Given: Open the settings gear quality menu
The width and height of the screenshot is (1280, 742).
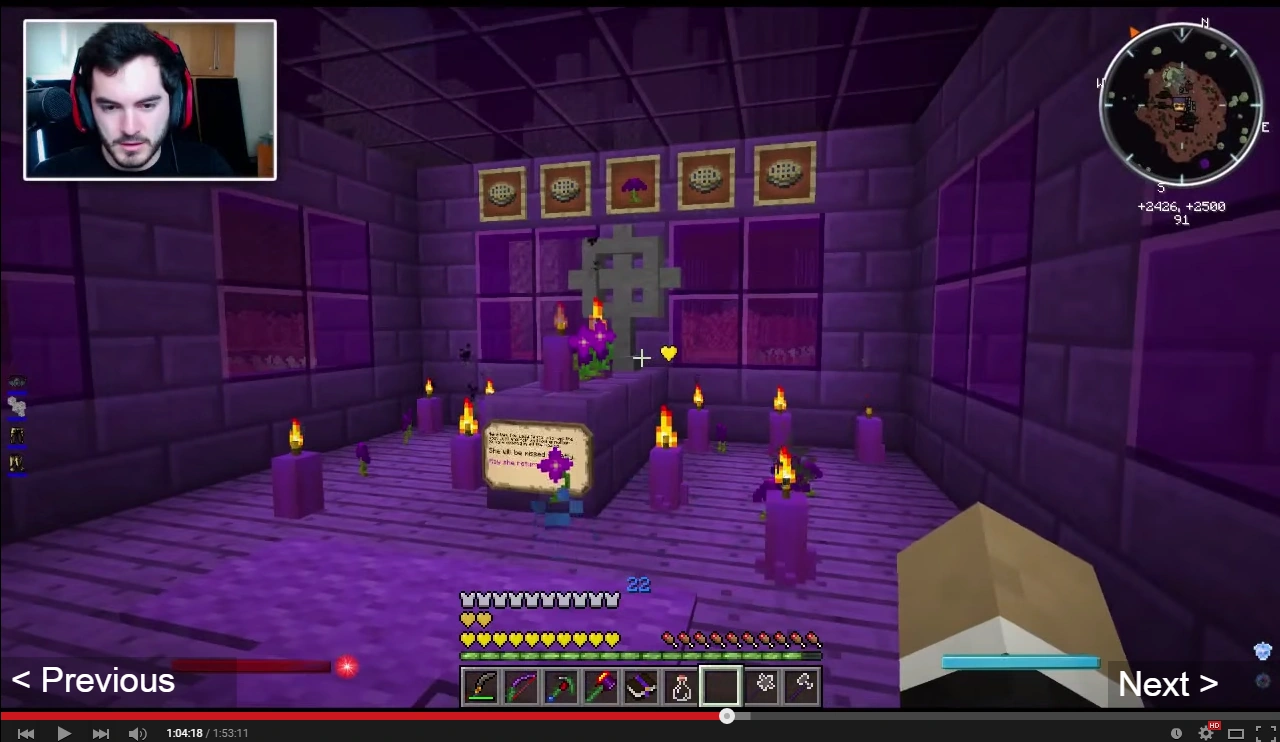Looking at the screenshot, I should [x=1205, y=733].
